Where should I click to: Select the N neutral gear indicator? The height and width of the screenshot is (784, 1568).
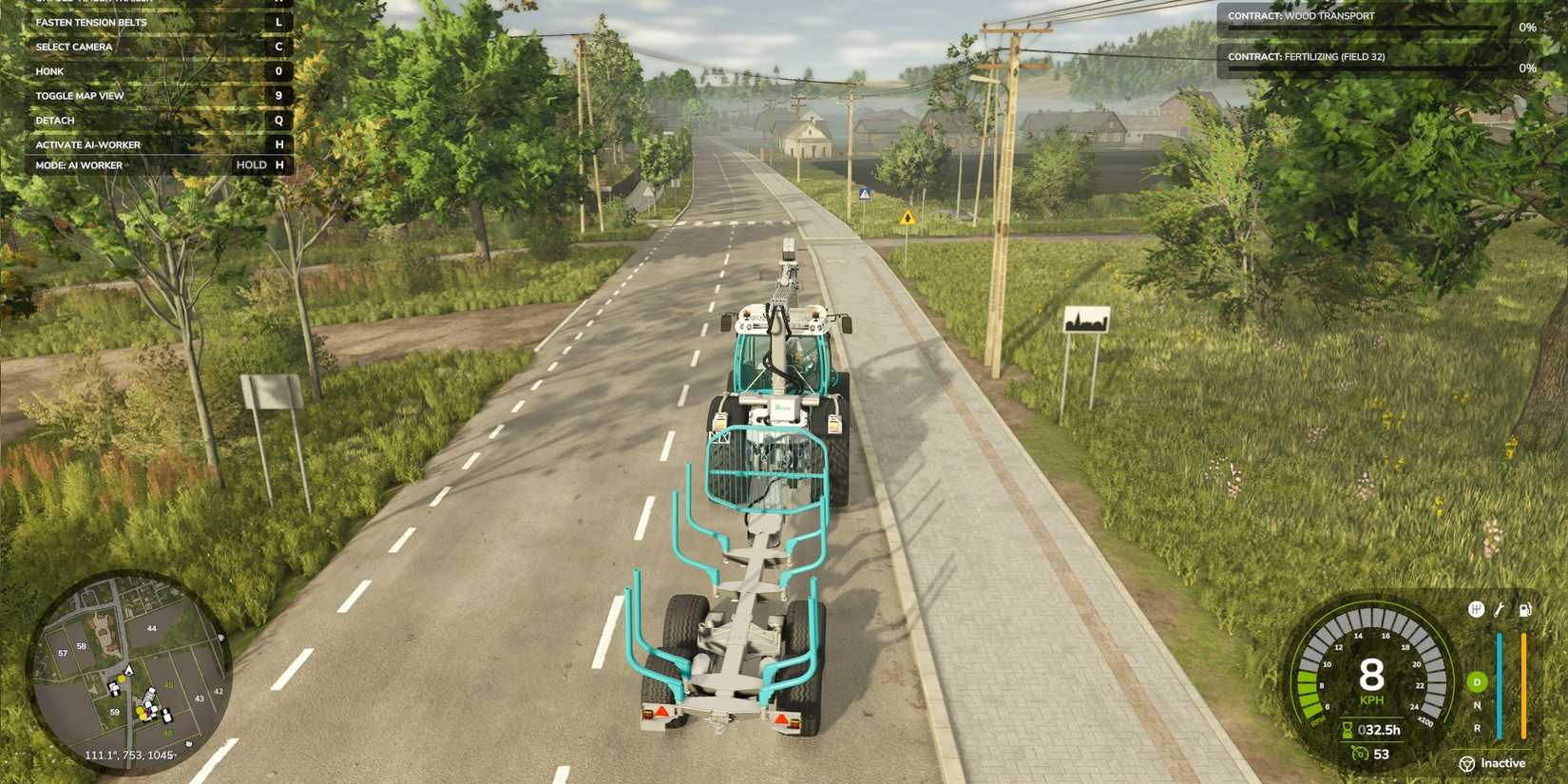click(1477, 705)
